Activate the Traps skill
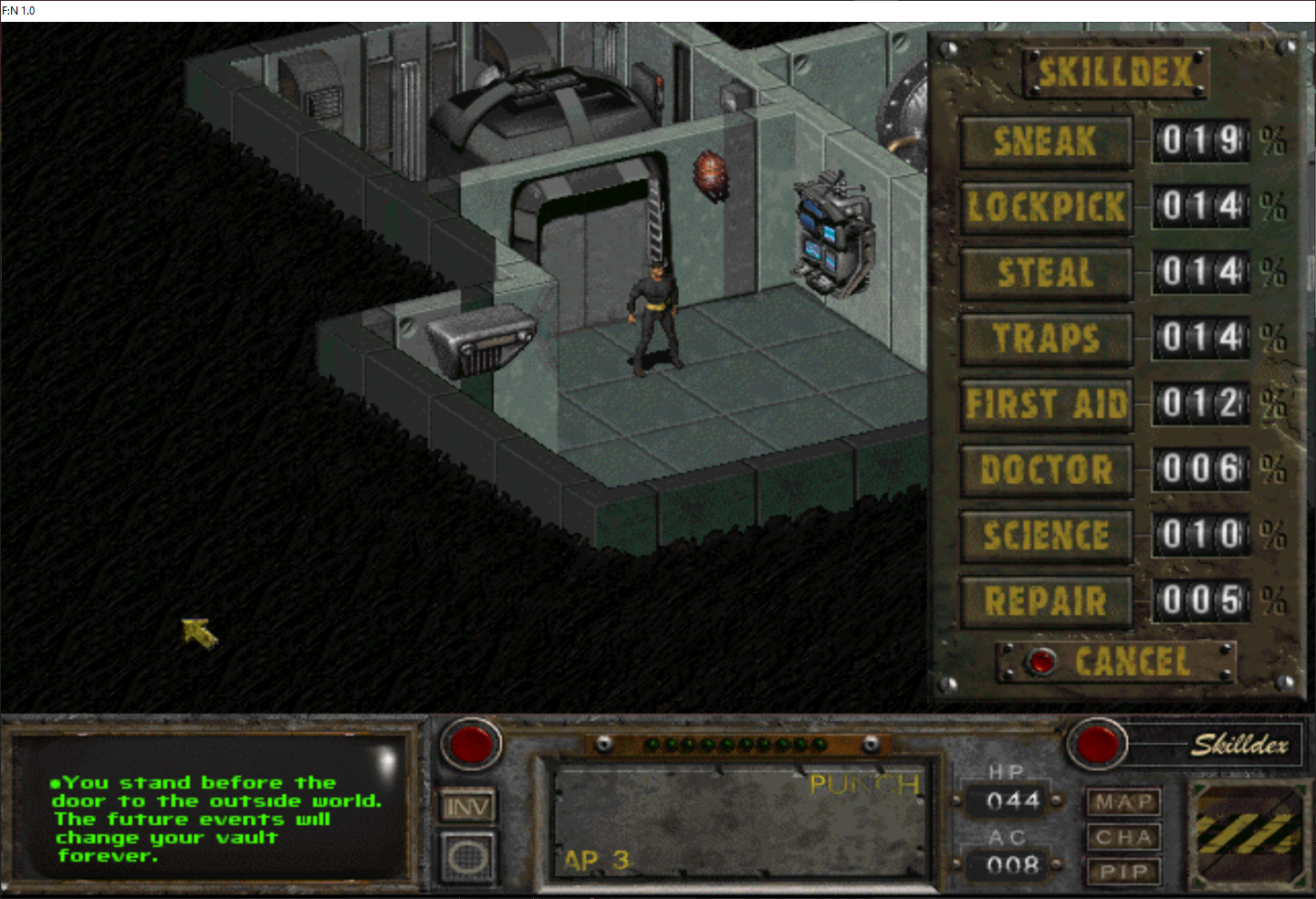The height and width of the screenshot is (899, 1316). tap(1046, 339)
